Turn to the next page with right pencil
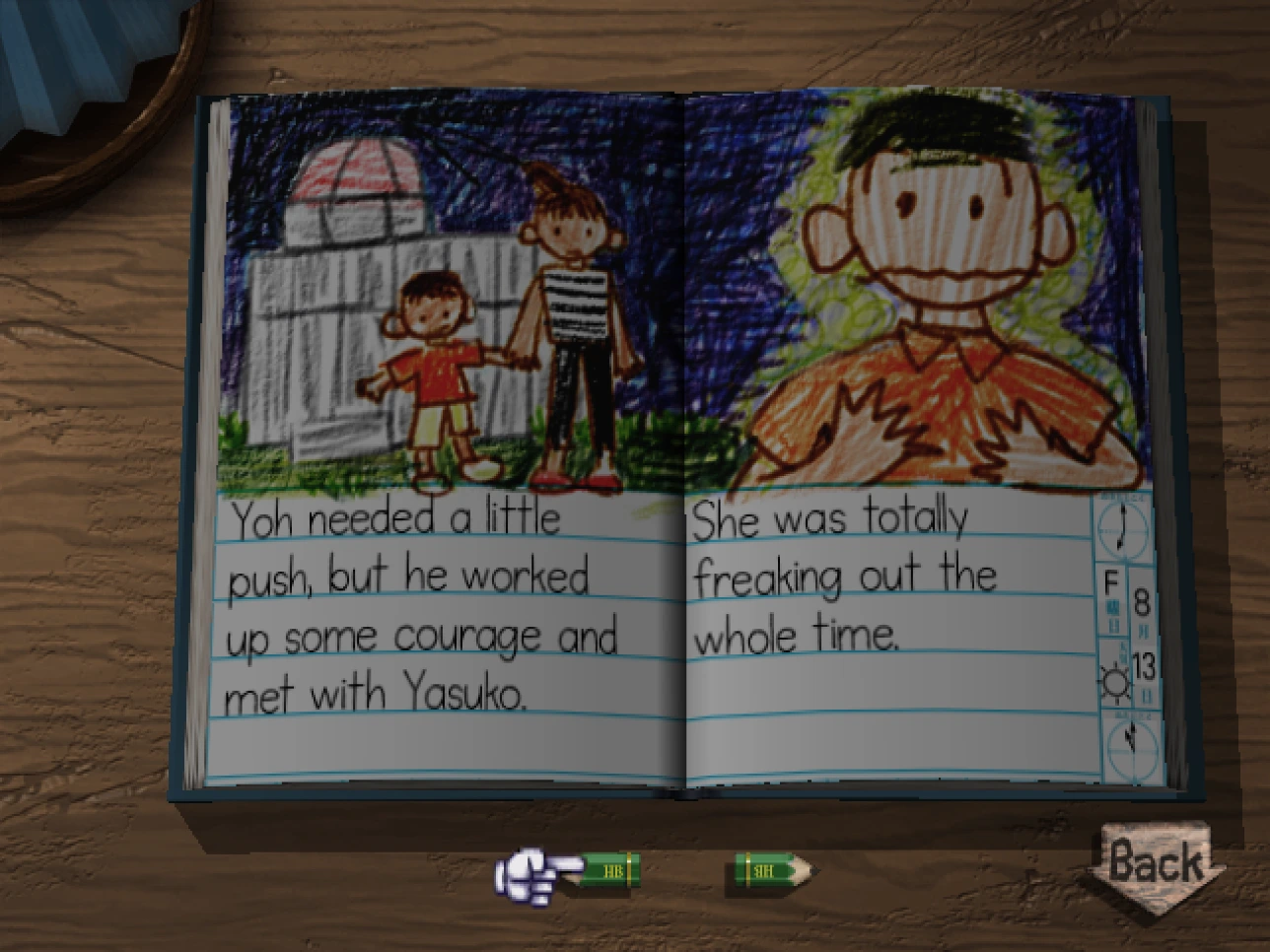 click(x=772, y=871)
